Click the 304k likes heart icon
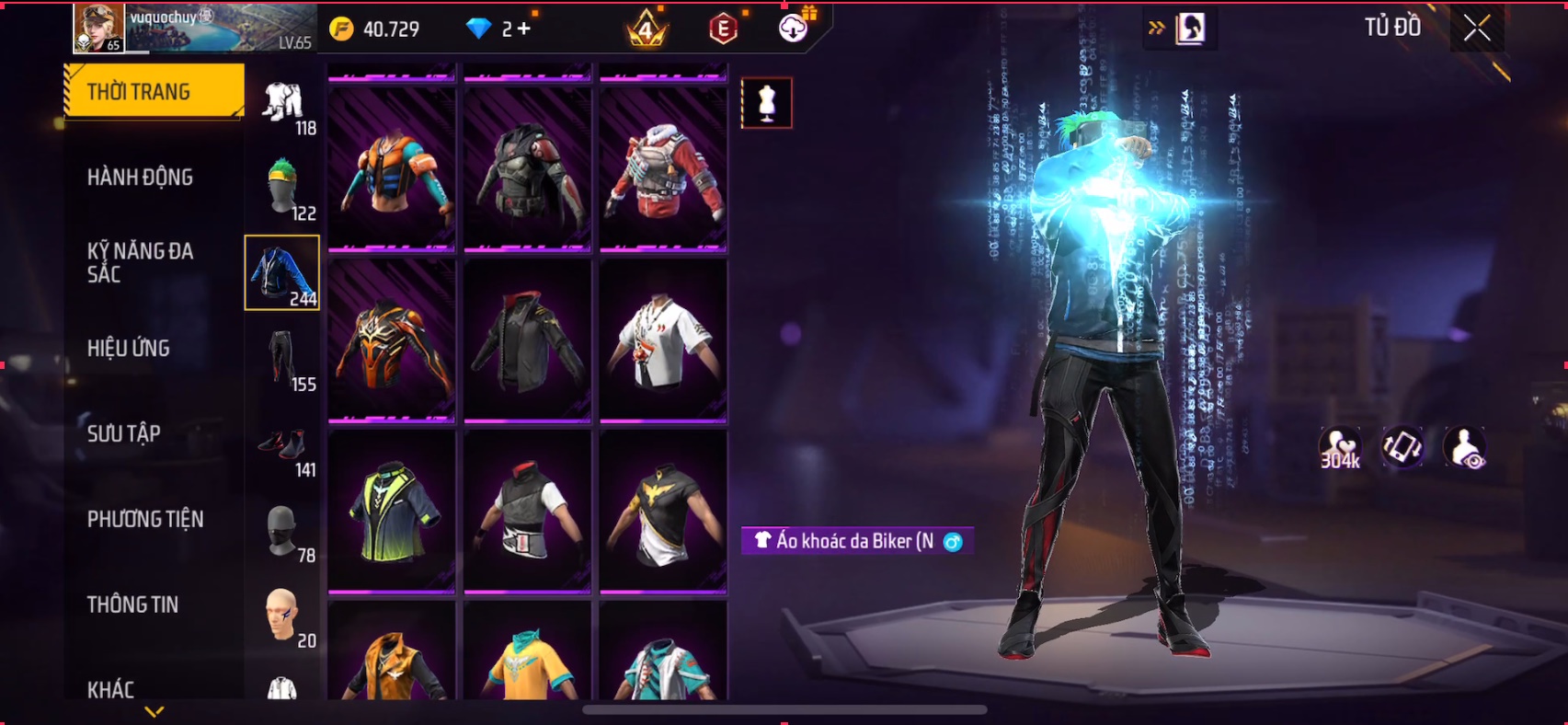This screenshot has width=1568, height=725. [x=1339, y=449]
